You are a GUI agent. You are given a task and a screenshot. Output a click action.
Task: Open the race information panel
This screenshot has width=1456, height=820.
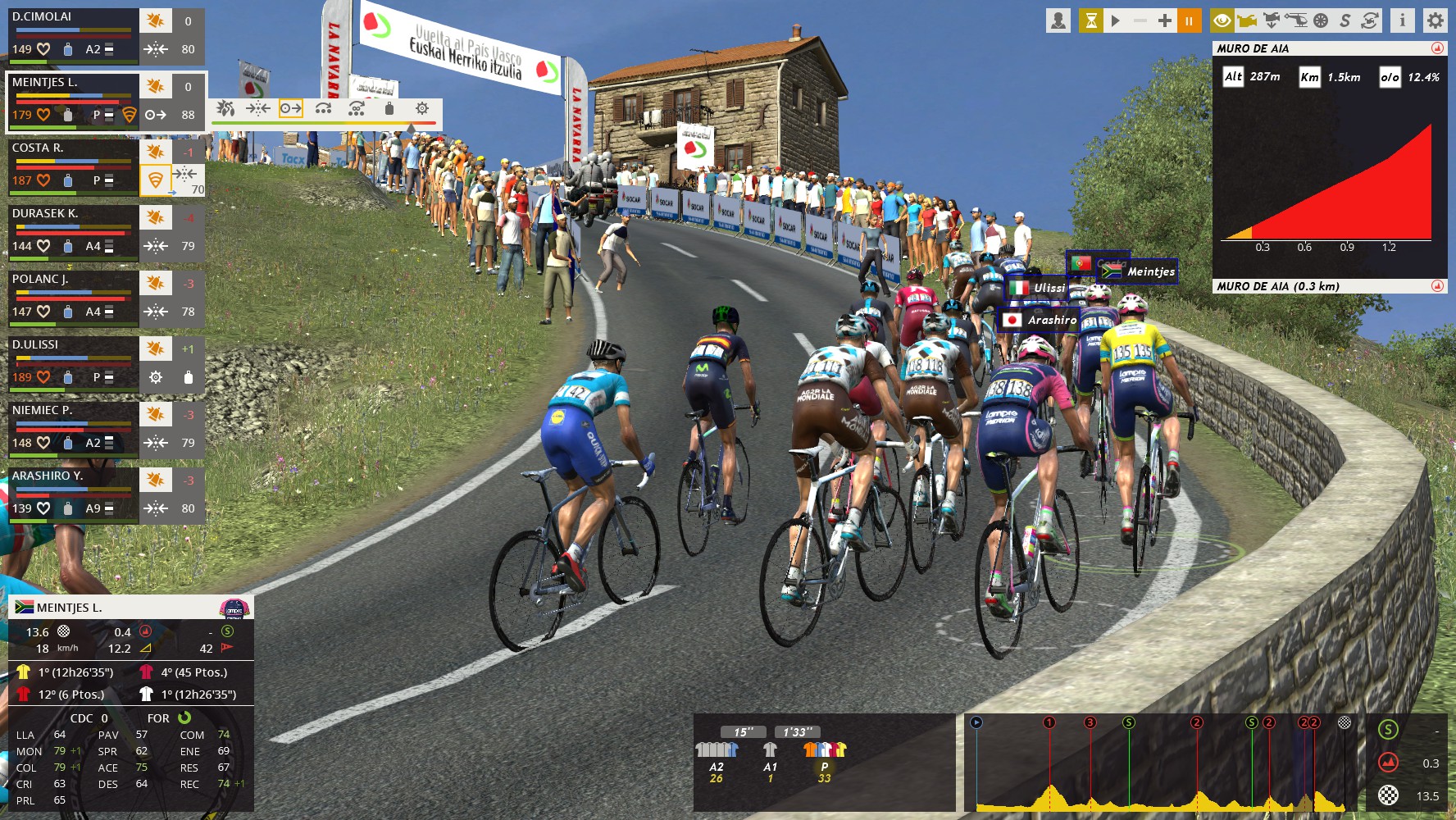pos(1402,20)
